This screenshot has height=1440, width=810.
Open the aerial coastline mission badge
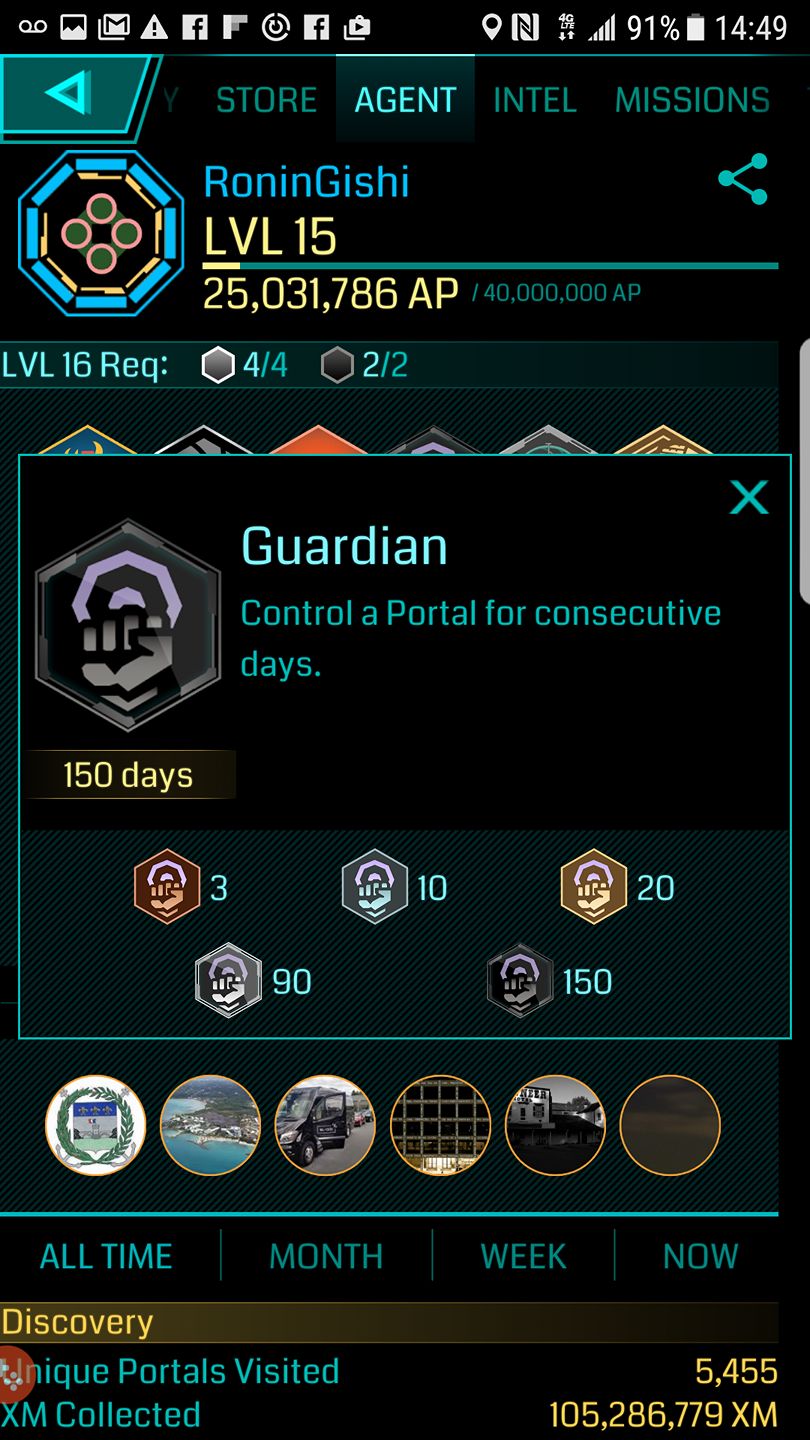point(210,1125)
